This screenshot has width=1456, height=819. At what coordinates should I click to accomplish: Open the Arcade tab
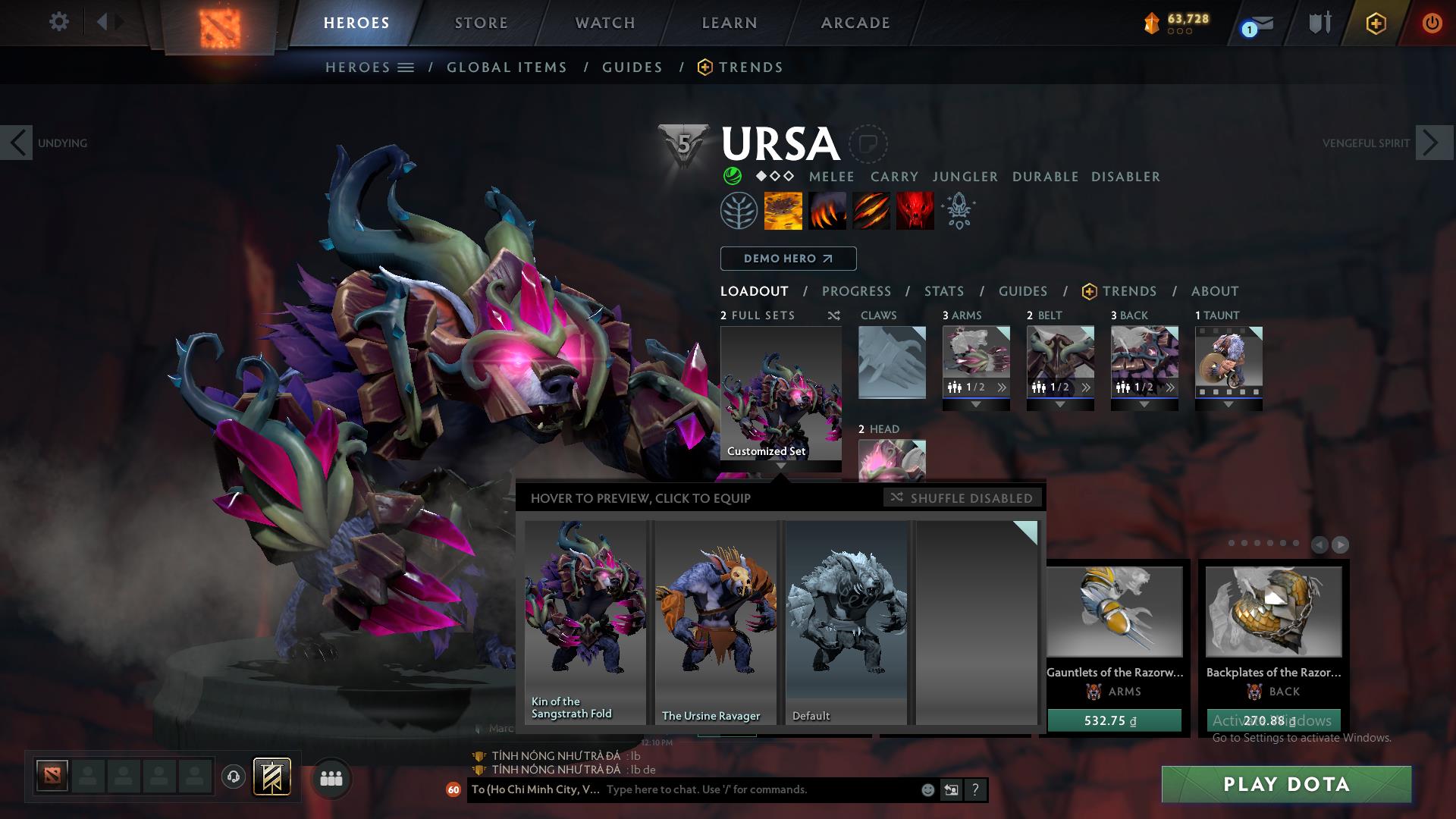point(855,23)
